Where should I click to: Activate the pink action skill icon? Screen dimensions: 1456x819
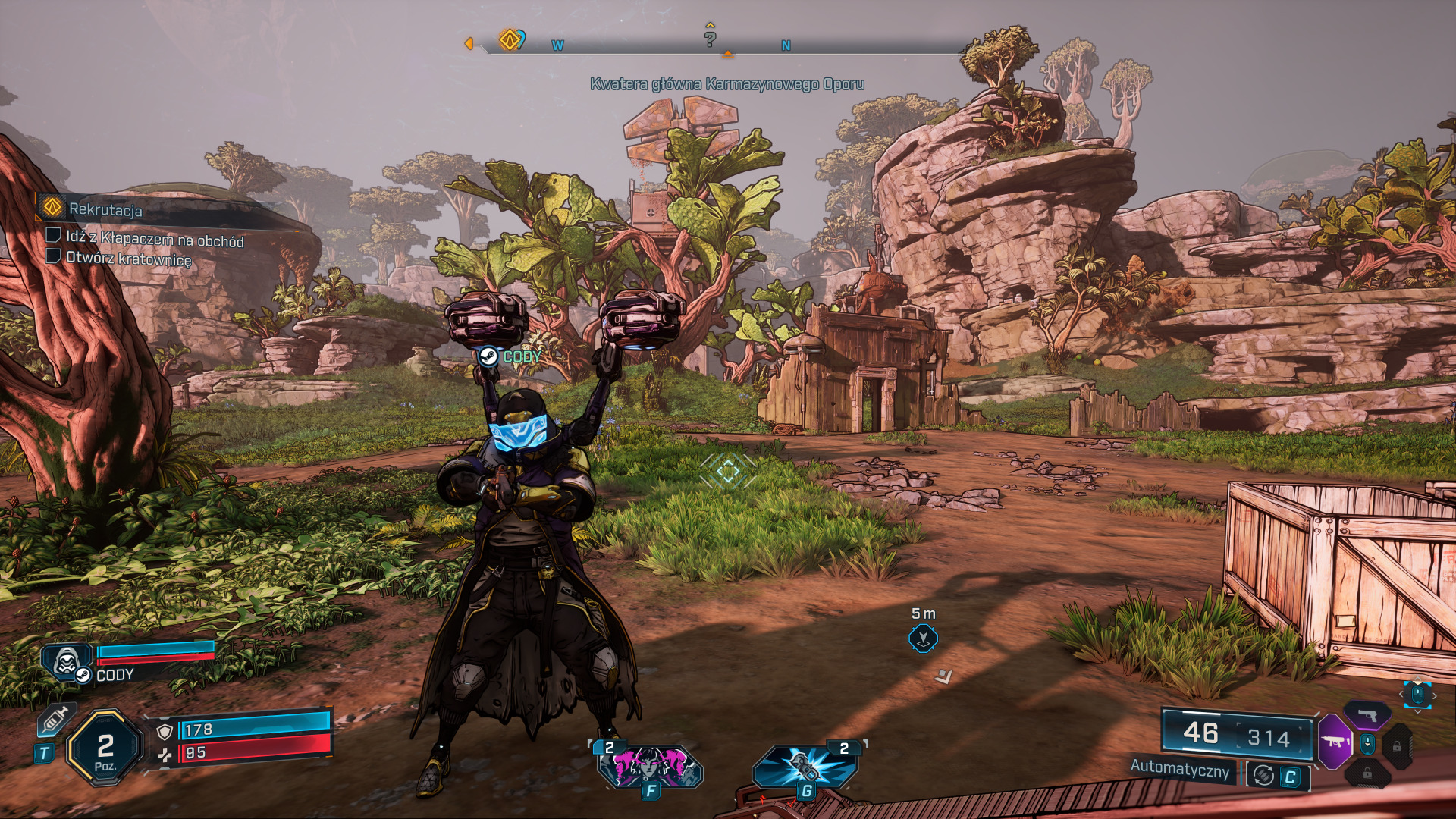click(x=650, y=766)
